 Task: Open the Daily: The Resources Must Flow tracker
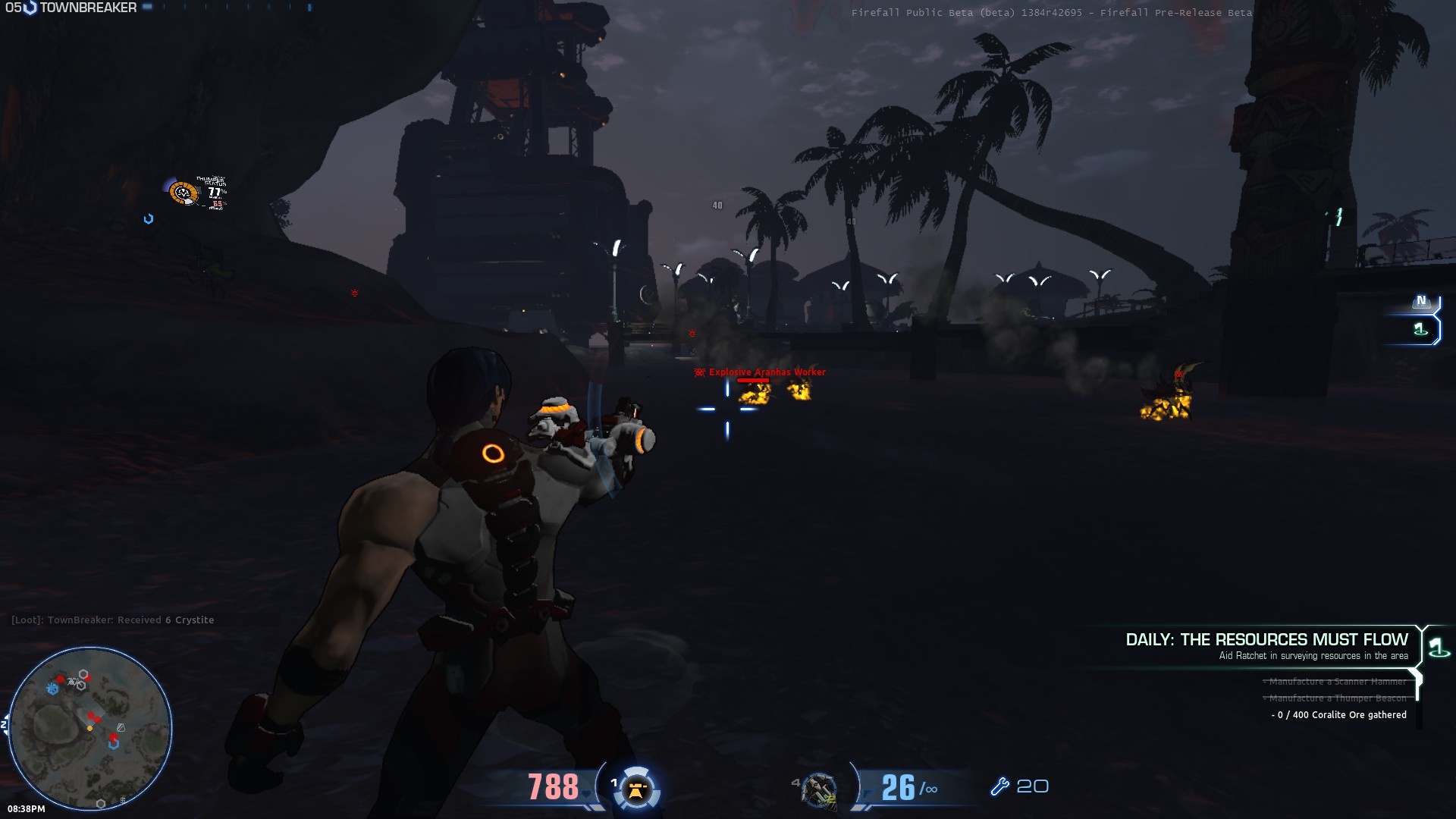point(1266,640)
